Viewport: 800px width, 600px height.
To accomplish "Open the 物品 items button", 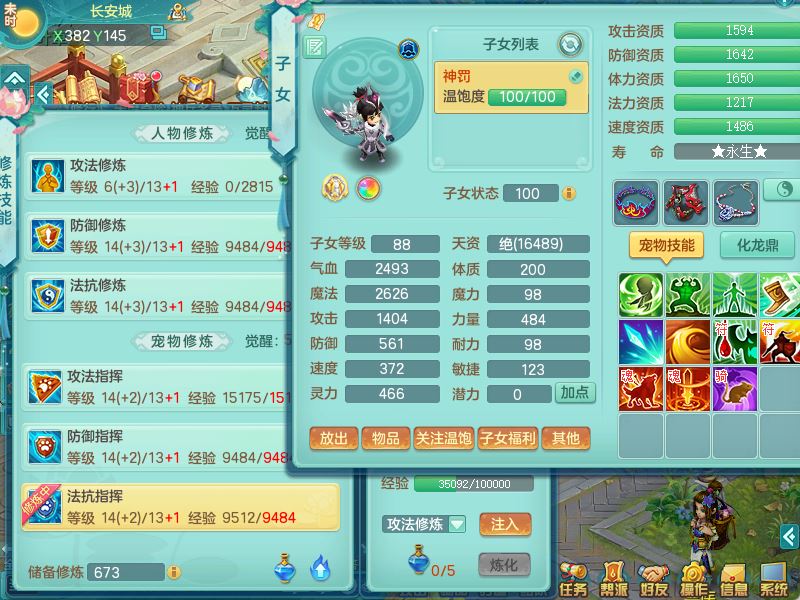I will (x=386, y=438).
